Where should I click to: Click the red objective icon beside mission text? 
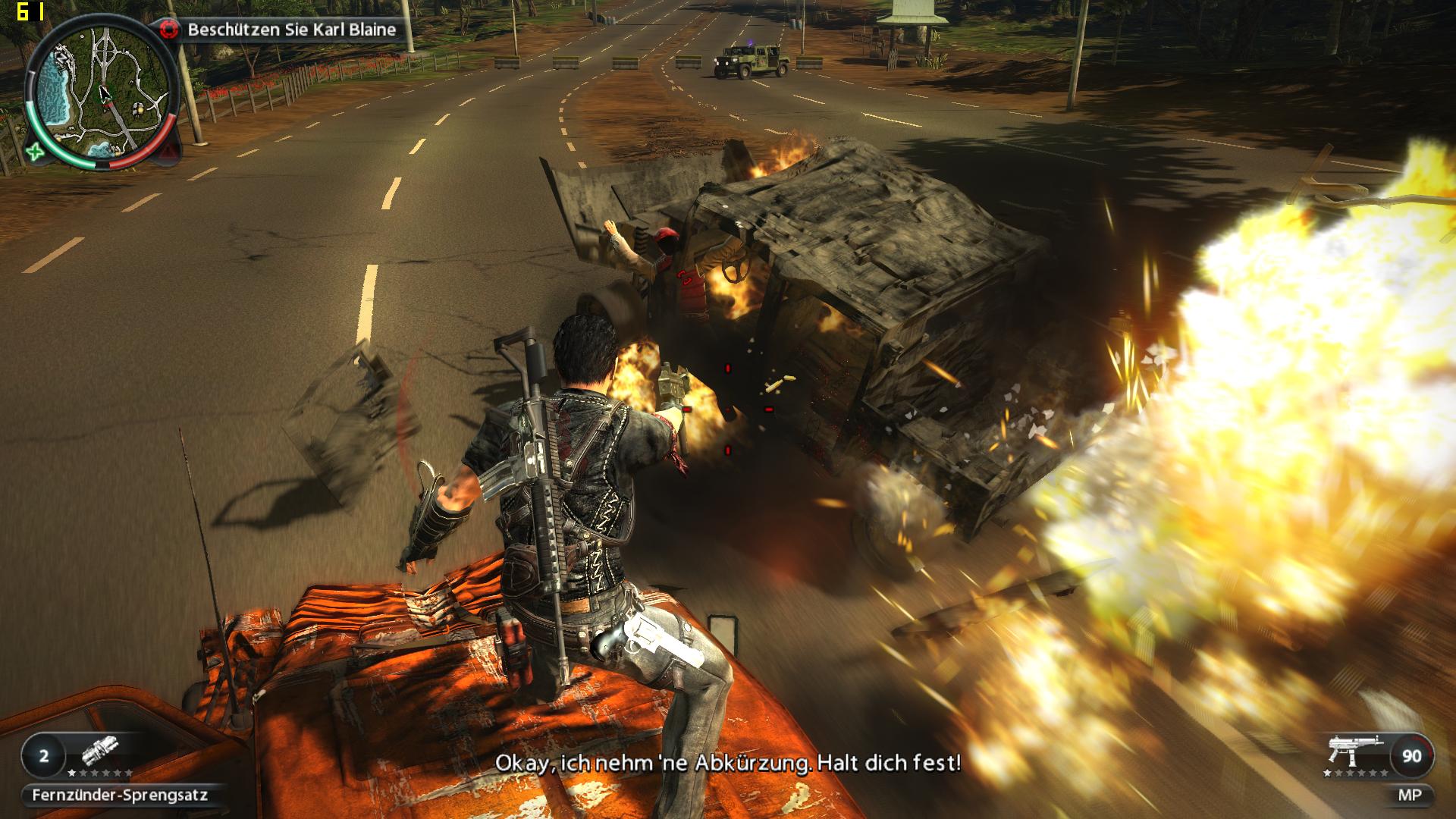click(170, 30)
